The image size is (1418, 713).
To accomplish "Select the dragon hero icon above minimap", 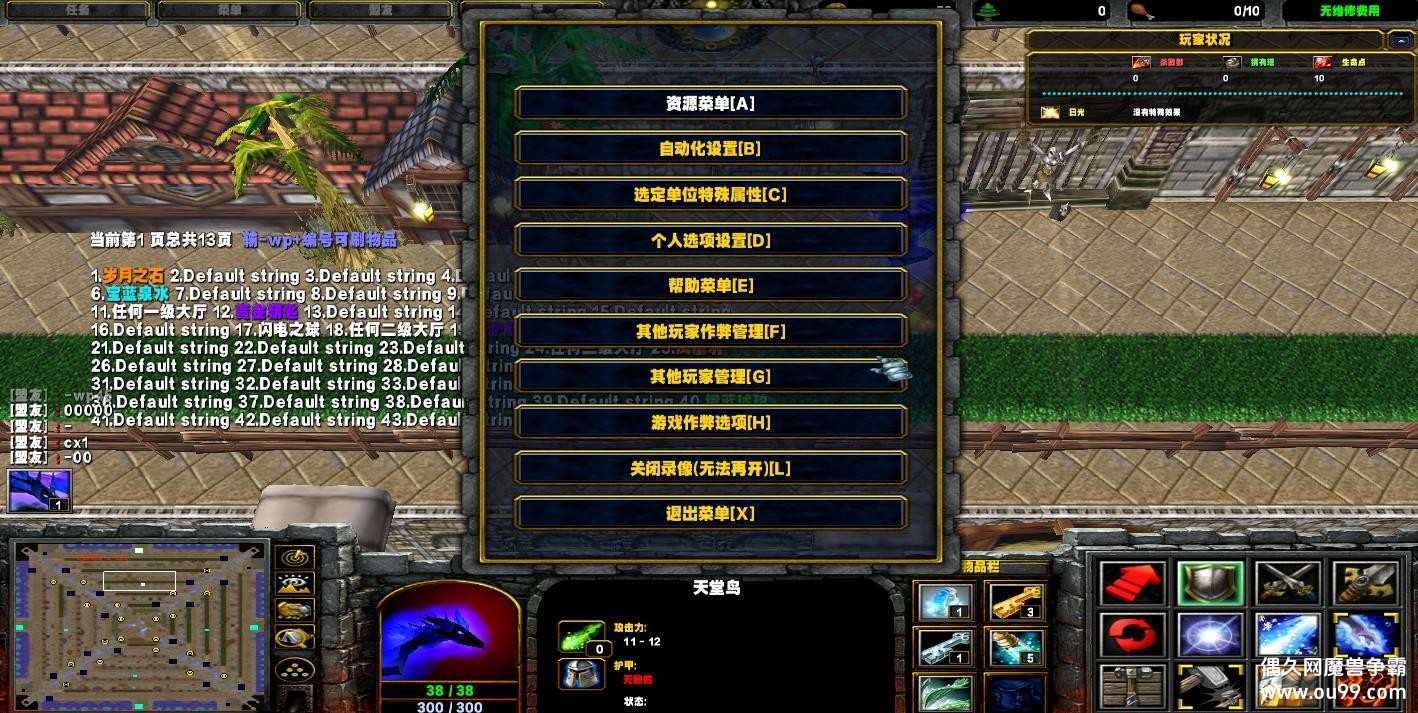I will 40,491.
